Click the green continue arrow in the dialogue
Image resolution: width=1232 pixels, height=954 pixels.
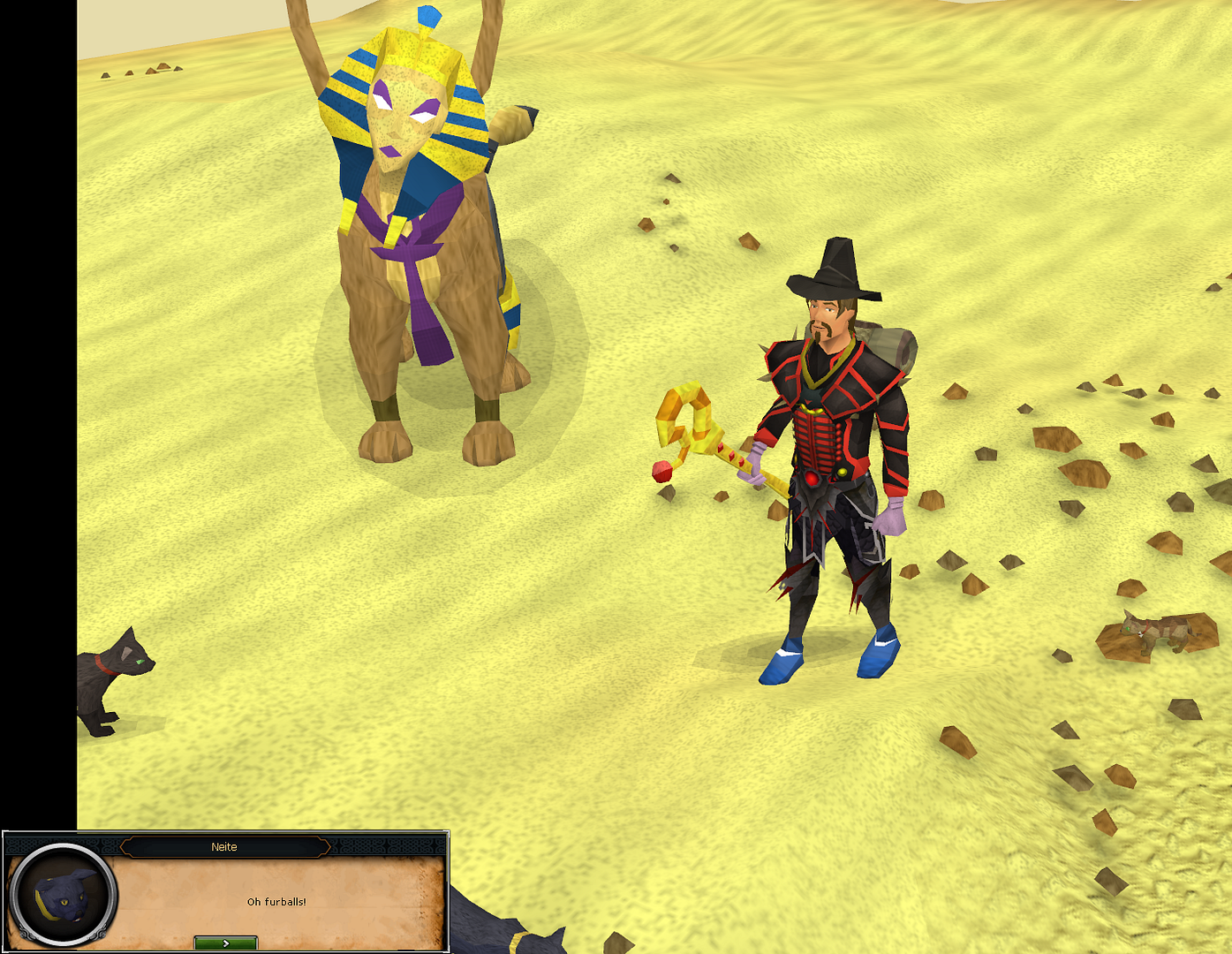(224, 942)
